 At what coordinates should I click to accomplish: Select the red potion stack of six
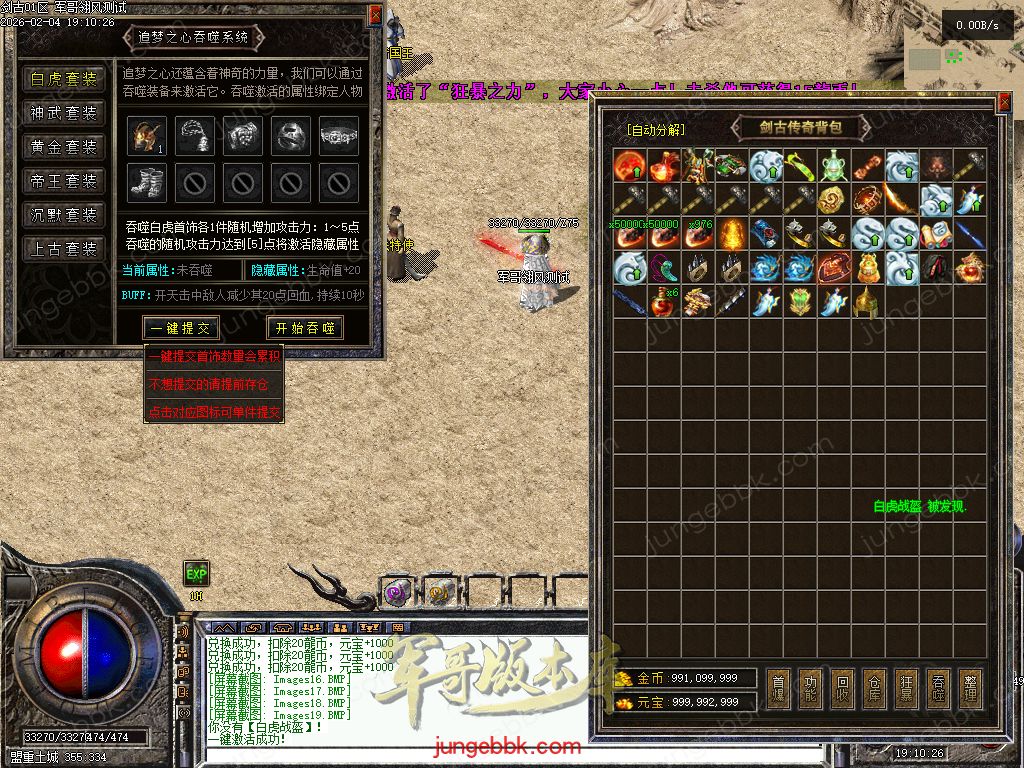click(663, 301)
